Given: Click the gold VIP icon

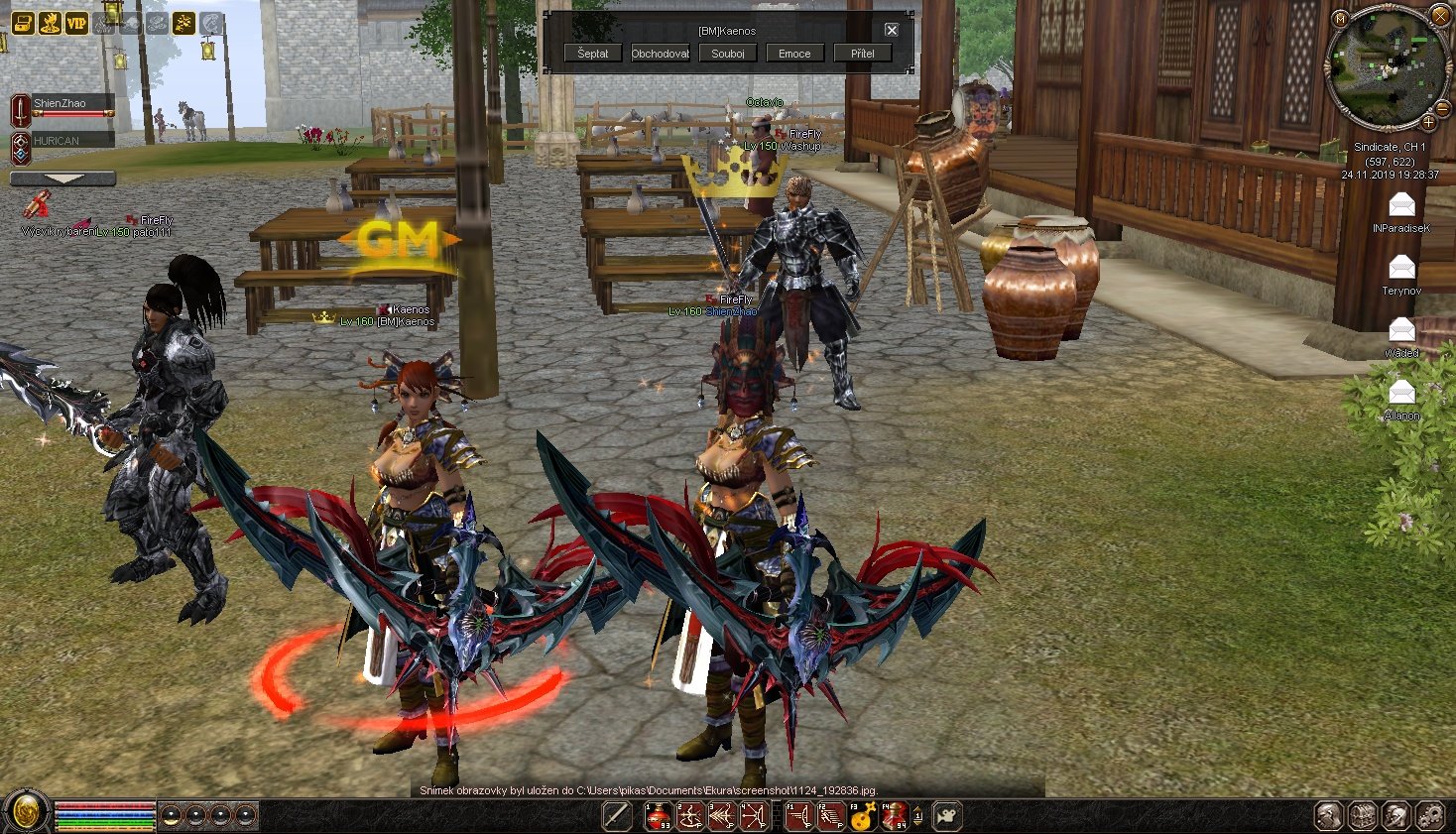Looking at the screenshot, I should 76,22.
